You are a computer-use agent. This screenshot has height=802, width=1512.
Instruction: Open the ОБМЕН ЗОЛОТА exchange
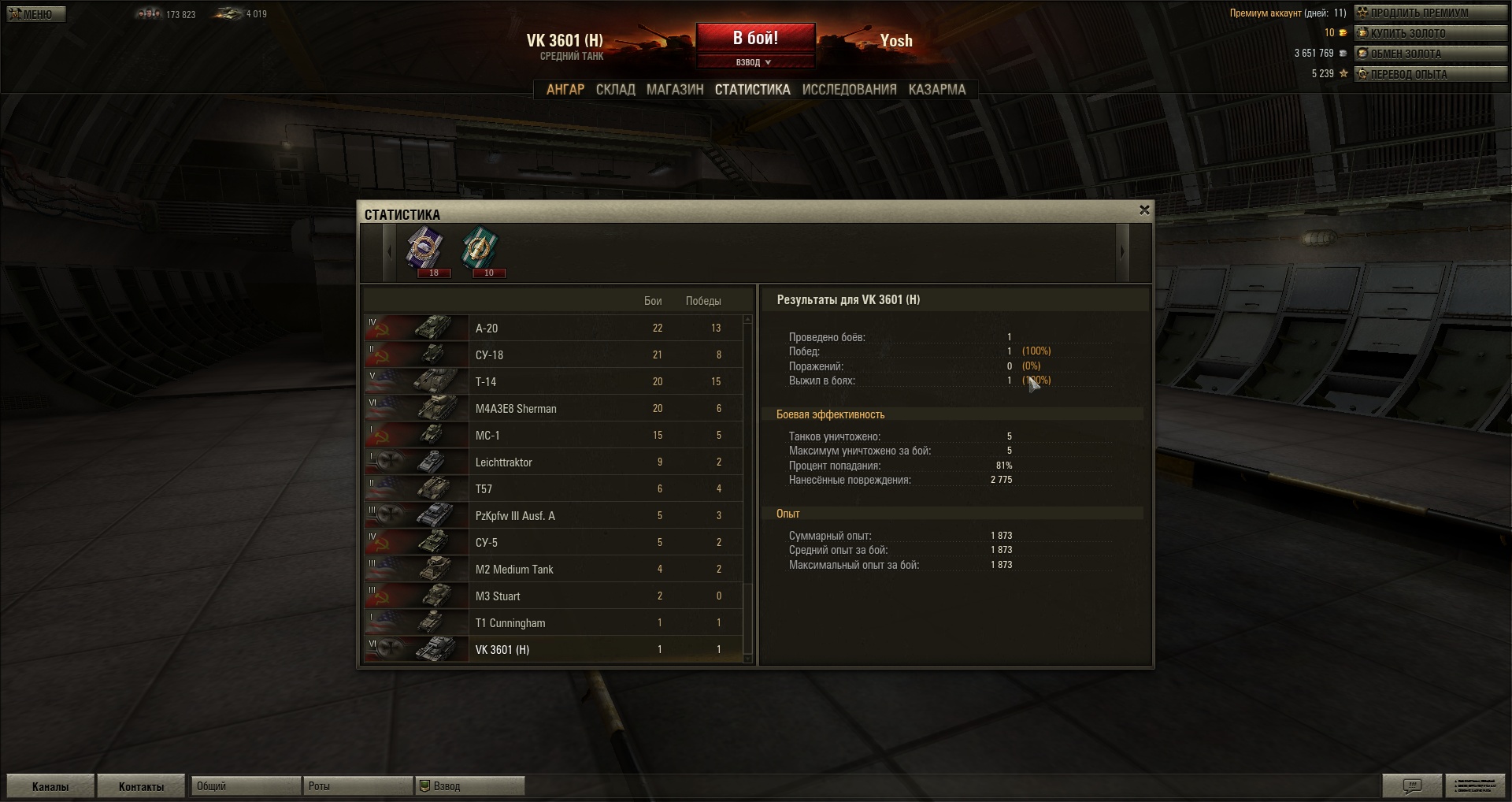[1429, 54]
